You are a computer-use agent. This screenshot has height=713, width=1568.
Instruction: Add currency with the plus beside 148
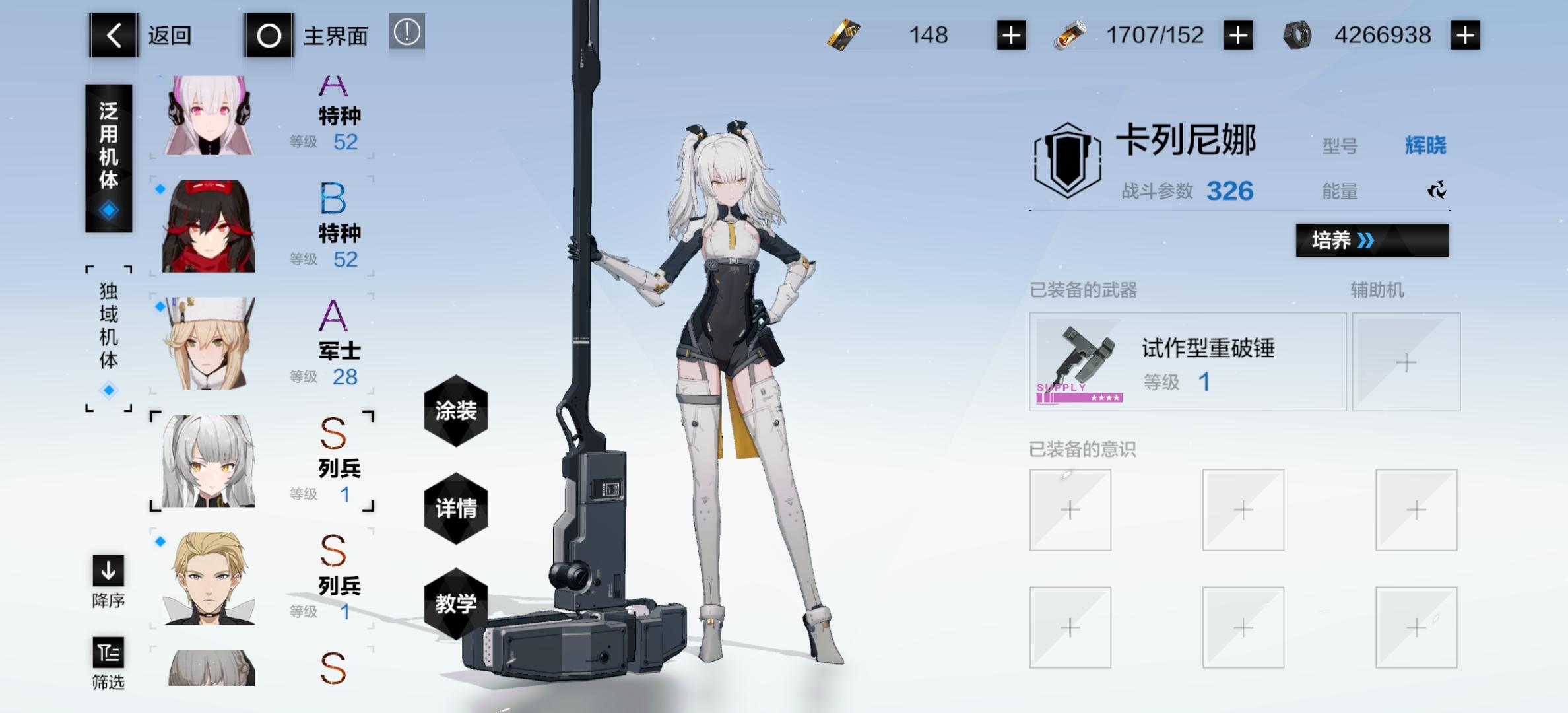pyautogui.click(x=1011, y=35)
